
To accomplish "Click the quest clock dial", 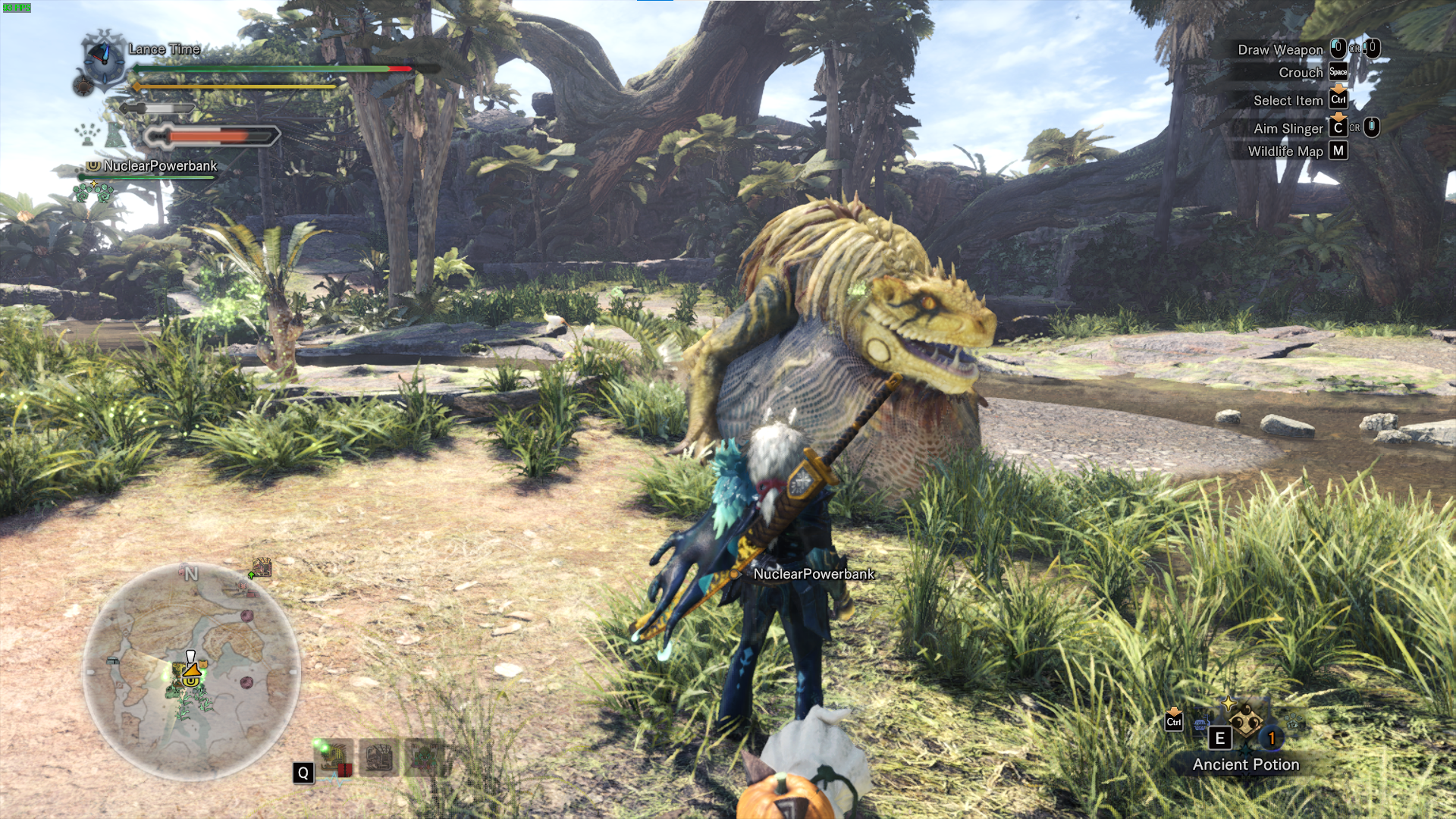I will tap(103, 58).
